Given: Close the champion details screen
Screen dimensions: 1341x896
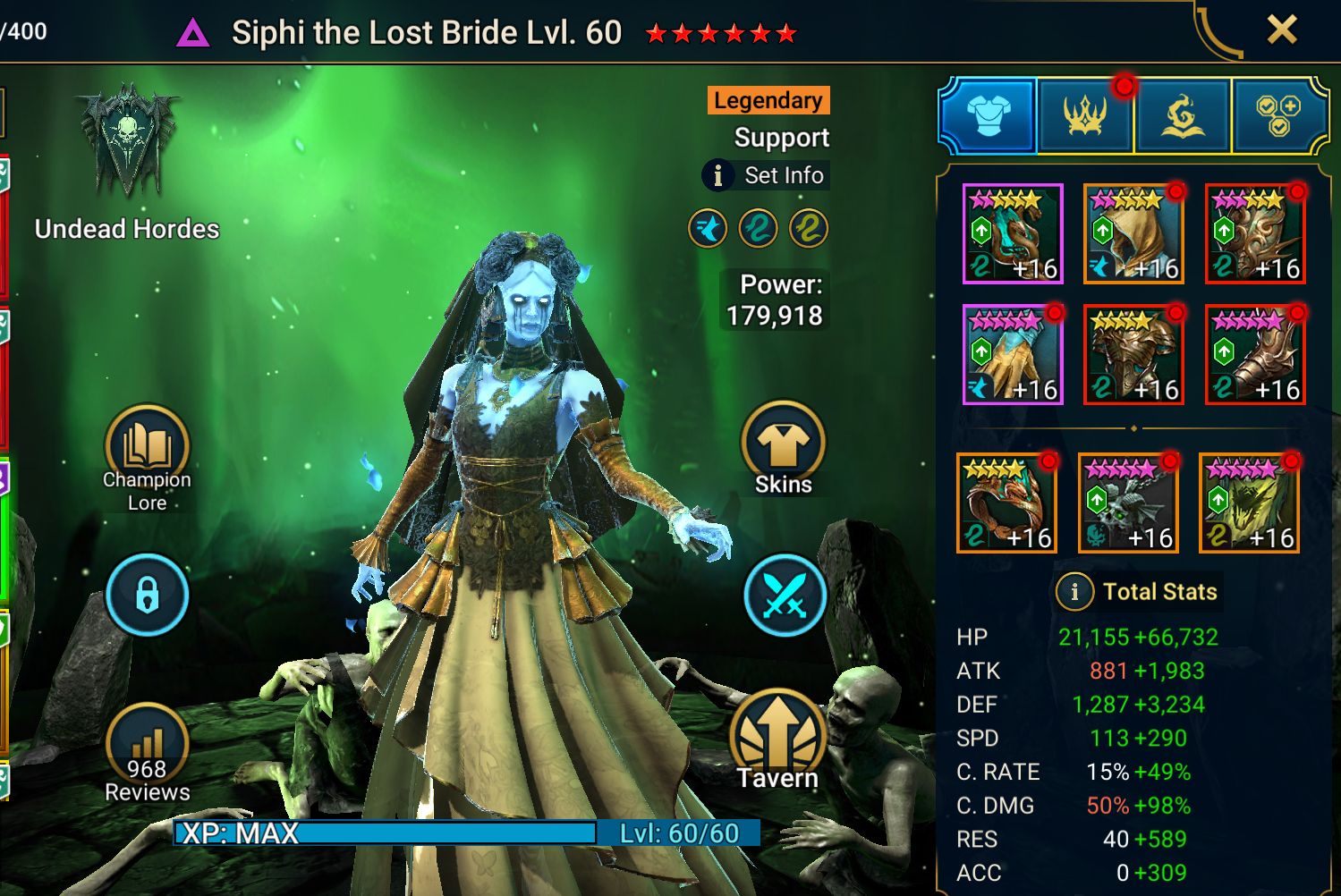Looking at the screenshot, I should tap(1281, 30).
